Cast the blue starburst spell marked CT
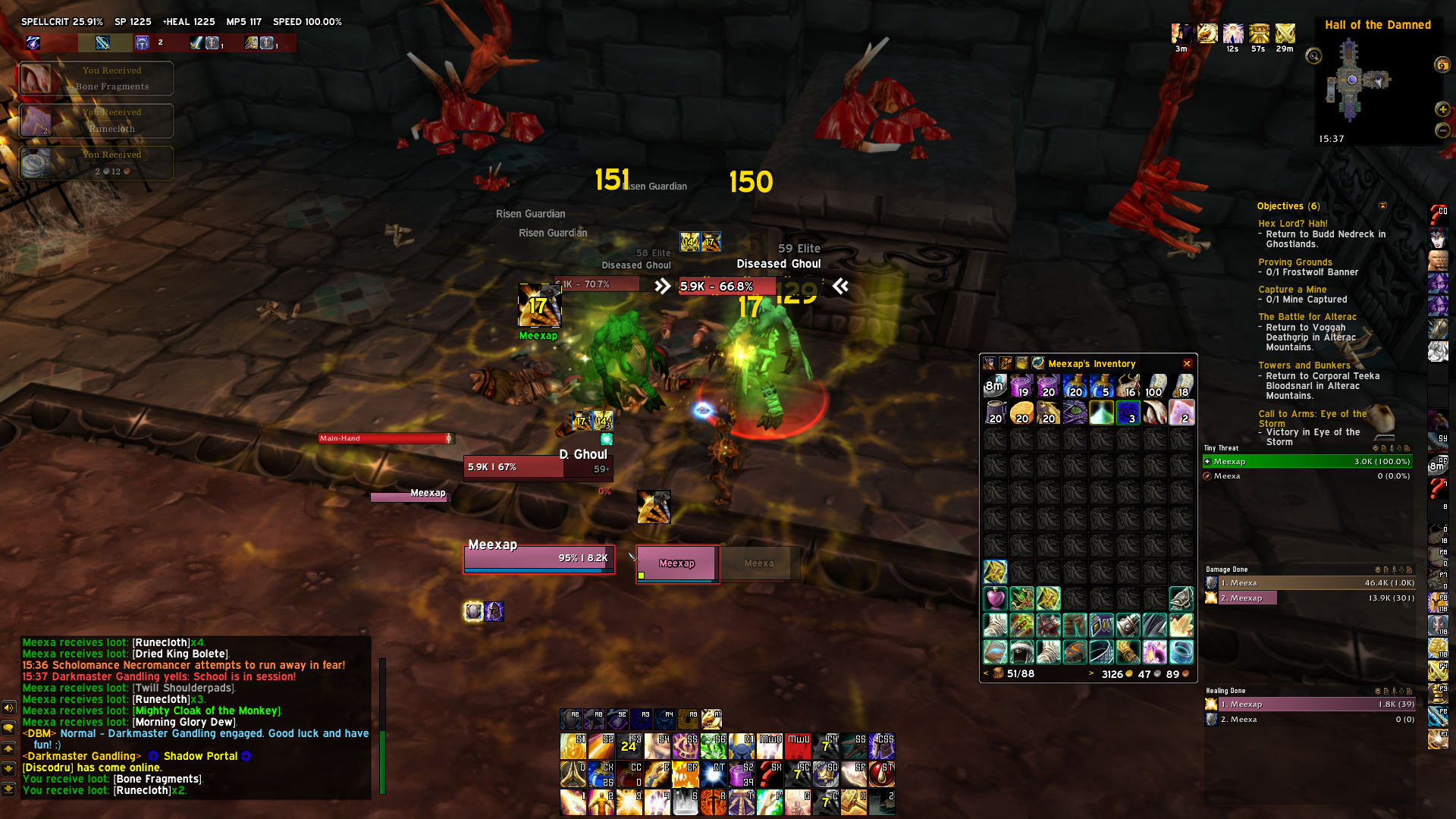This screenshot has height=819, width=1456. point(713,773)
